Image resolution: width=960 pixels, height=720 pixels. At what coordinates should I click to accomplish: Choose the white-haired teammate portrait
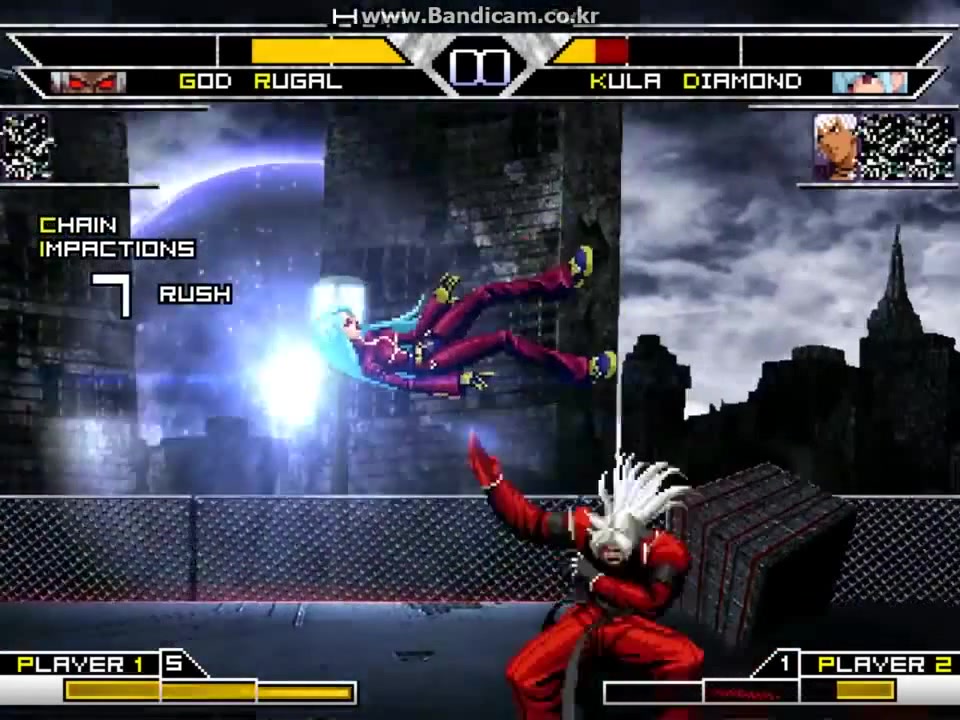835,146
